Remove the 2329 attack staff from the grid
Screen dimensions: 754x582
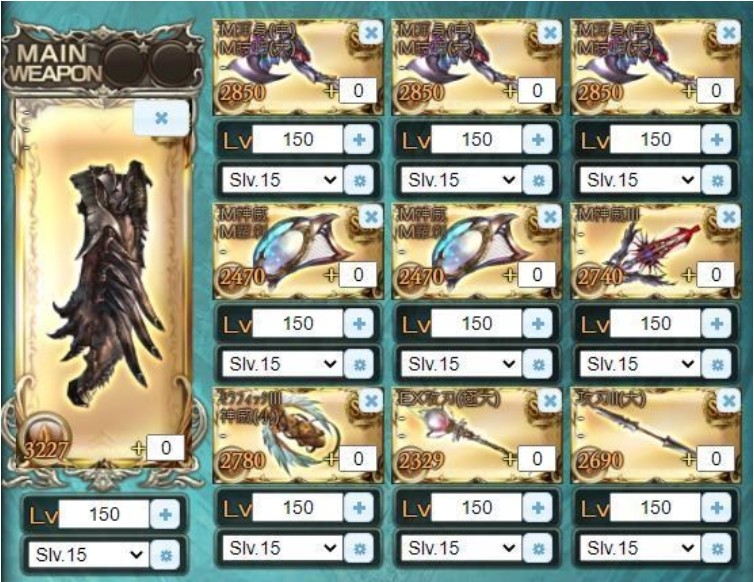[550, 401]
